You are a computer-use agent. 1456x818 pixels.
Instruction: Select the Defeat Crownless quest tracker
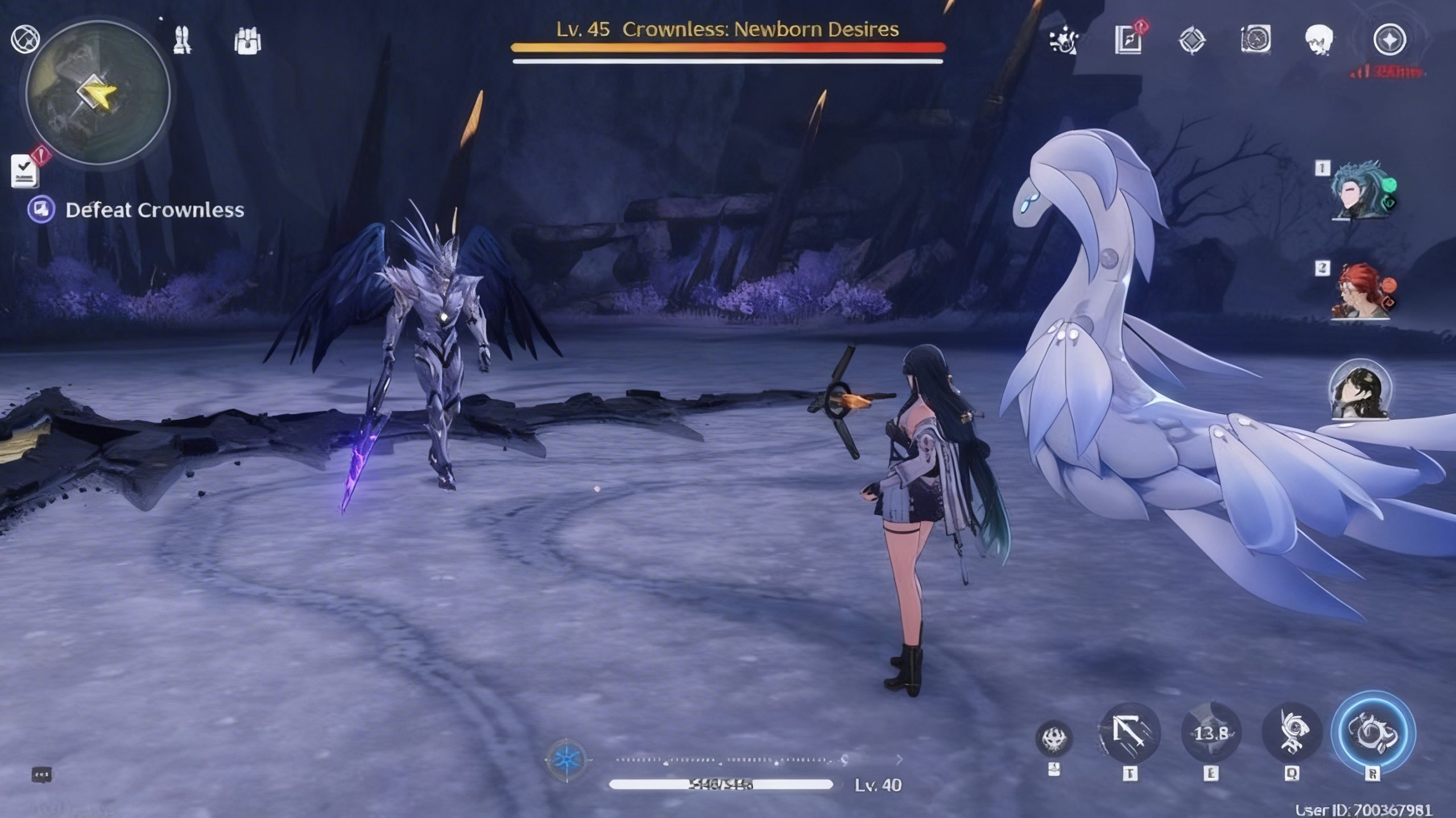154,210
